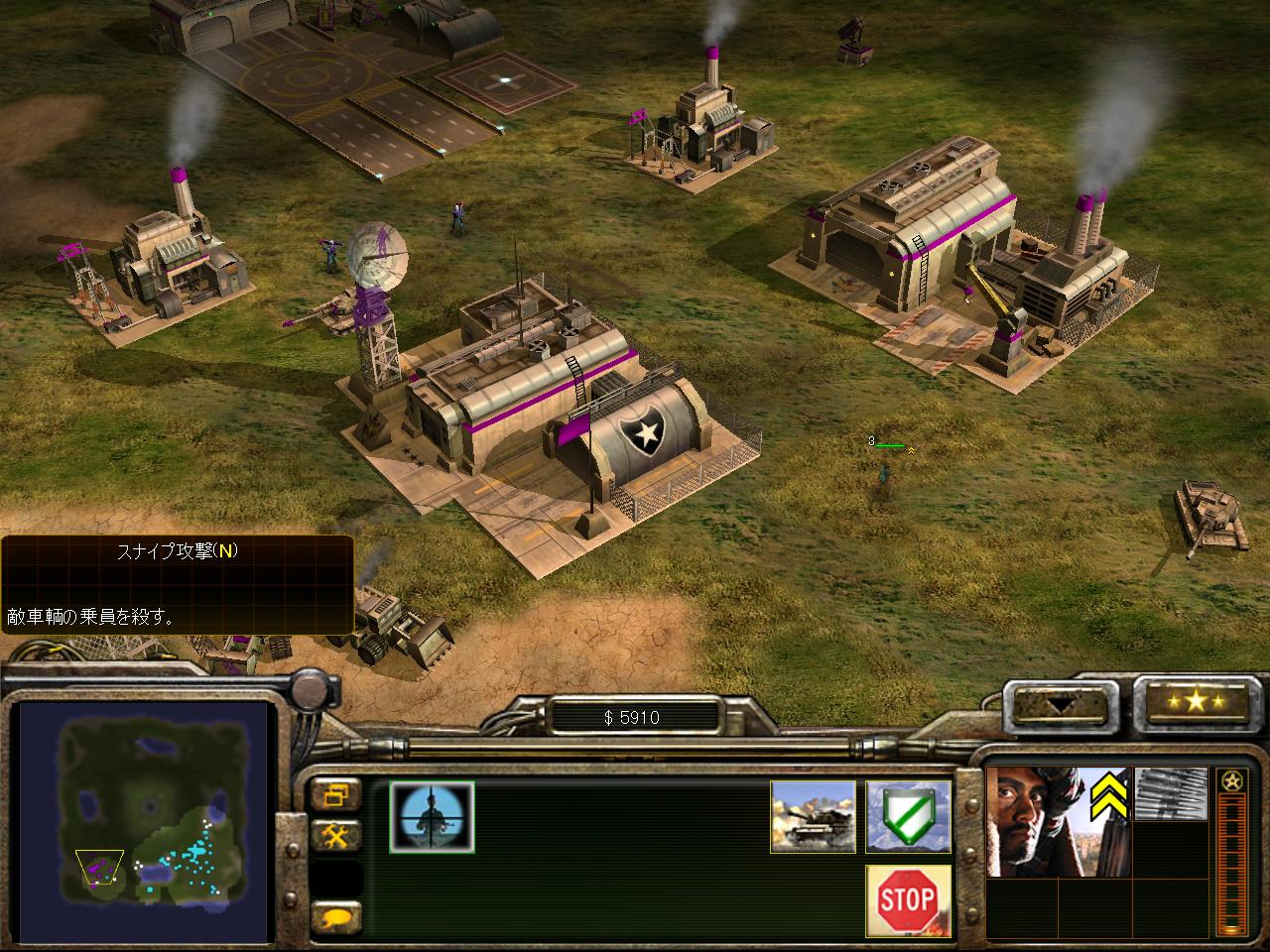Open the speech bubble communicator
This screenshot has width=1270, height=952.
point(336,917)
